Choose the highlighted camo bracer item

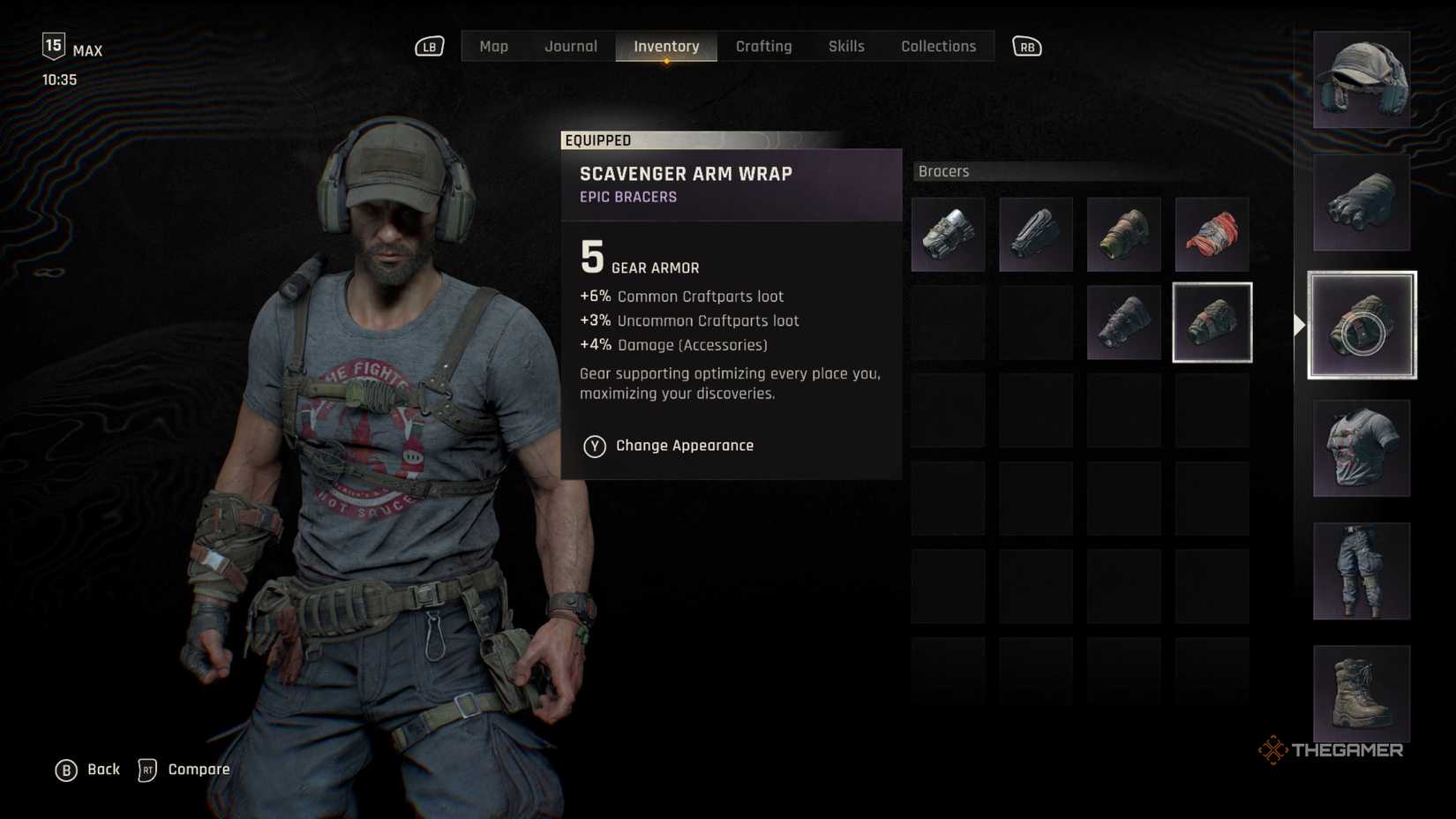click(x=1212, y=322)
